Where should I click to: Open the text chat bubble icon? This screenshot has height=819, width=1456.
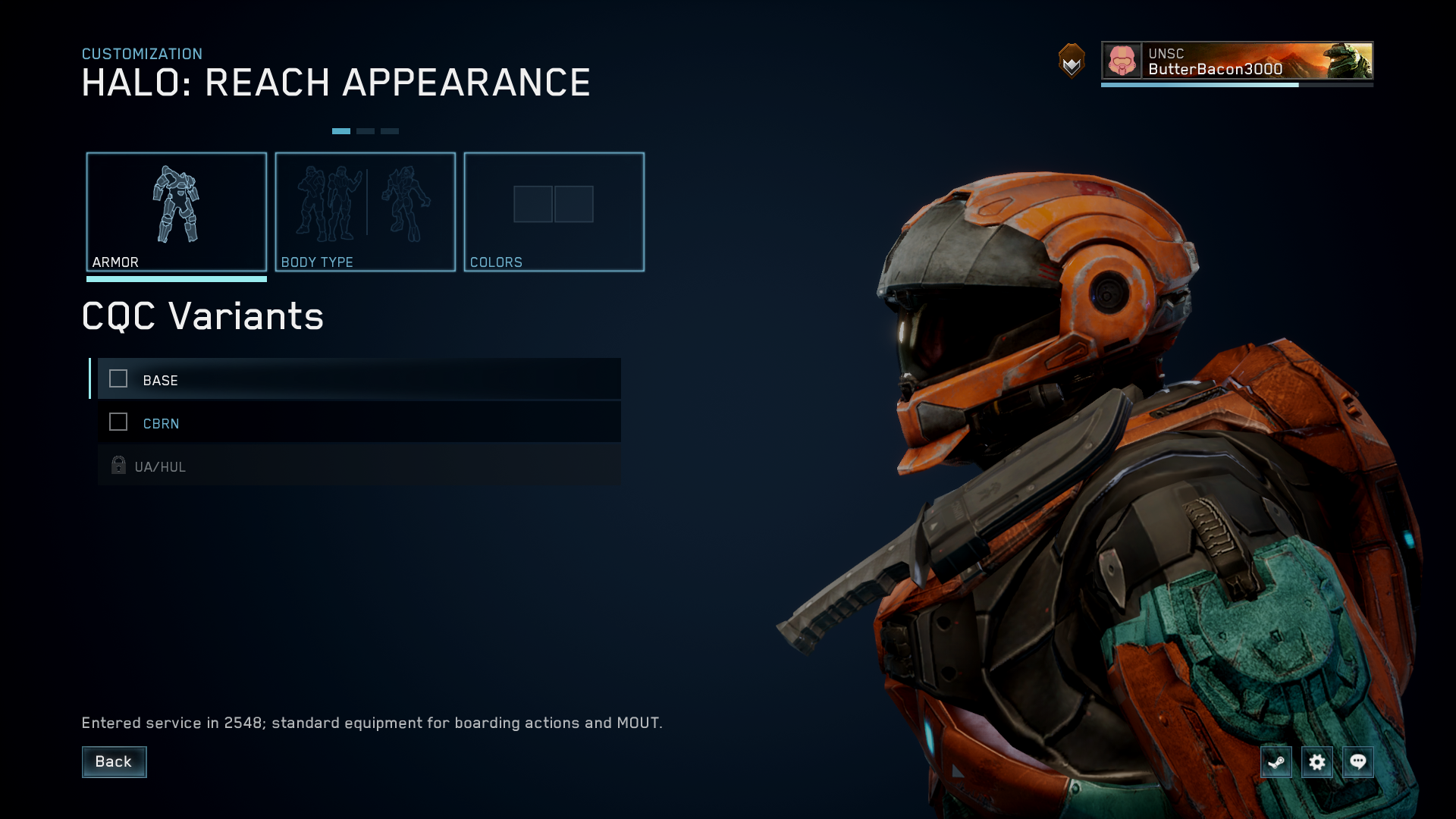(x=1358, y=762)
